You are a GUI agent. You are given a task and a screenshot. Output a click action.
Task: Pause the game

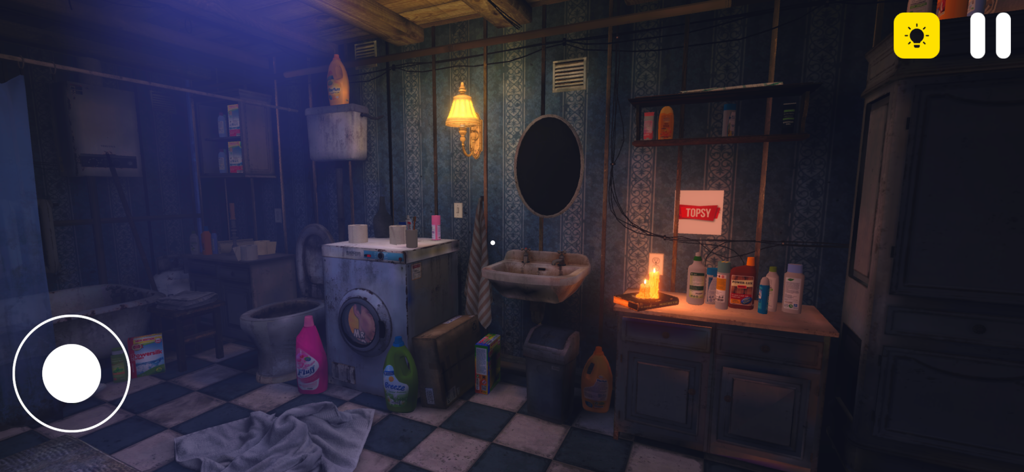pyautogui.click(x=990, y=36)
